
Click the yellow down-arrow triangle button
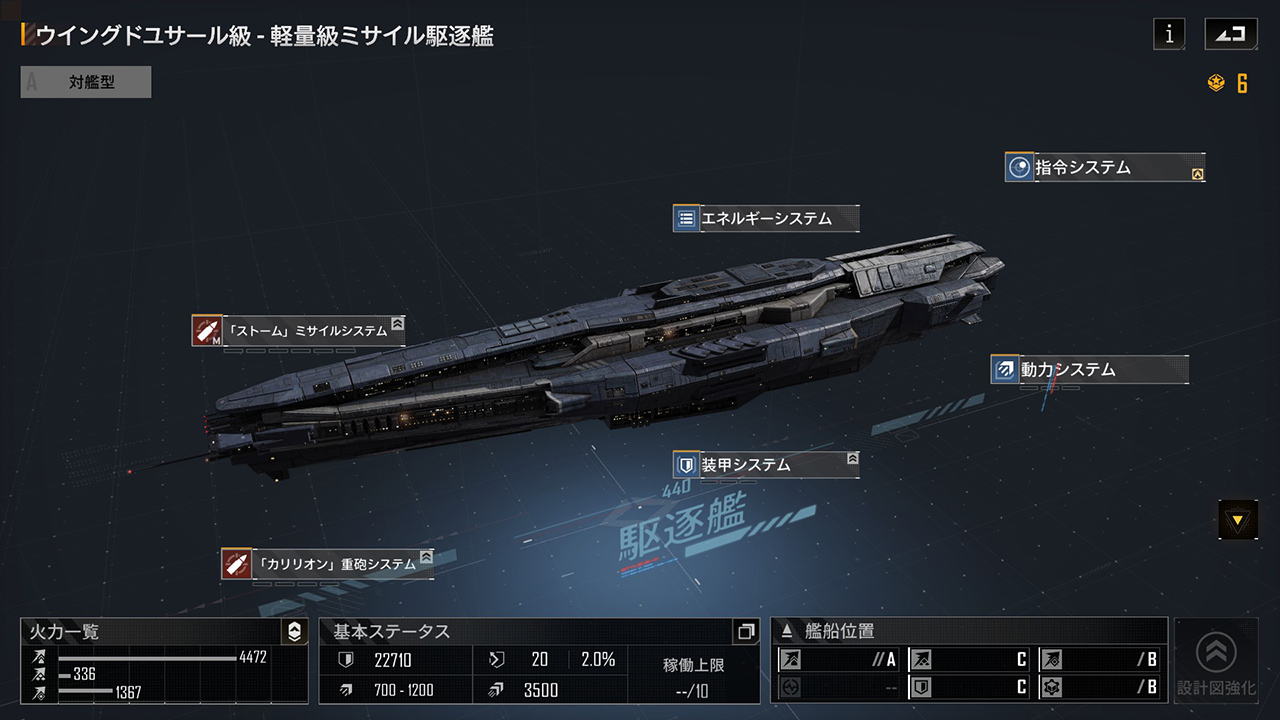click(x=1238, y=520)
